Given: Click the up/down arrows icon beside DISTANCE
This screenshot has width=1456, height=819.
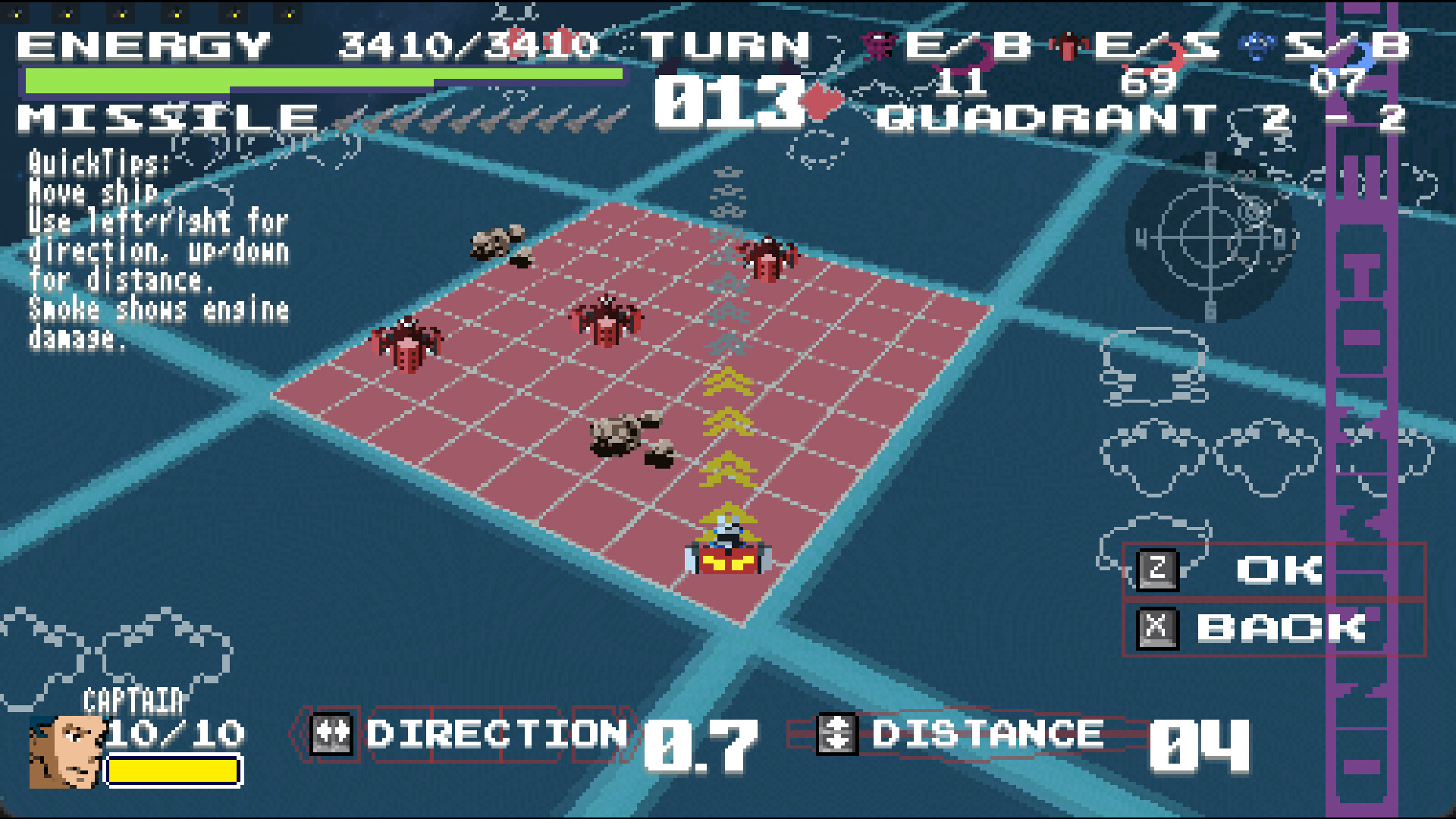Looking at the screenshot, I should [x=838, y=735].
